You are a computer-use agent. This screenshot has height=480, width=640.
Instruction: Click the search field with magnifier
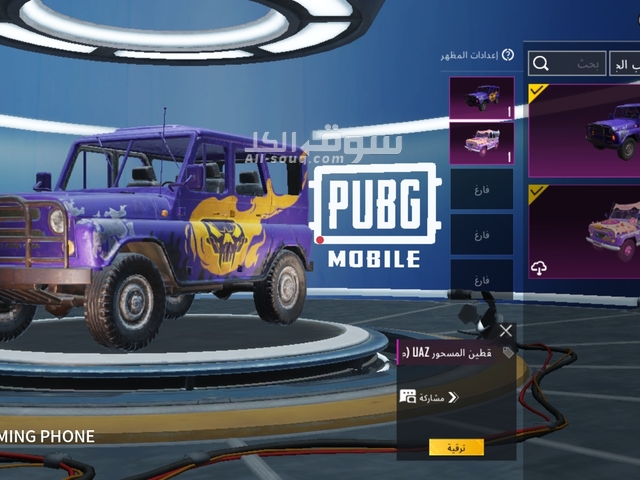(x=567, y=64)
